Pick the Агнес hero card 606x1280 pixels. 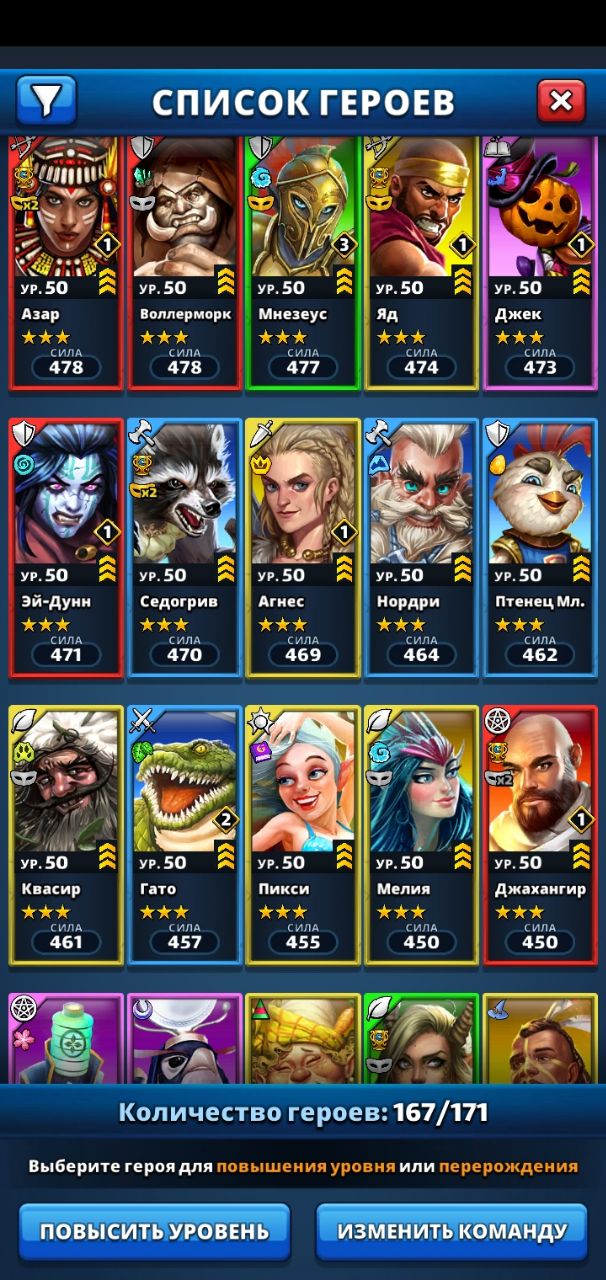tap(302, 548)
